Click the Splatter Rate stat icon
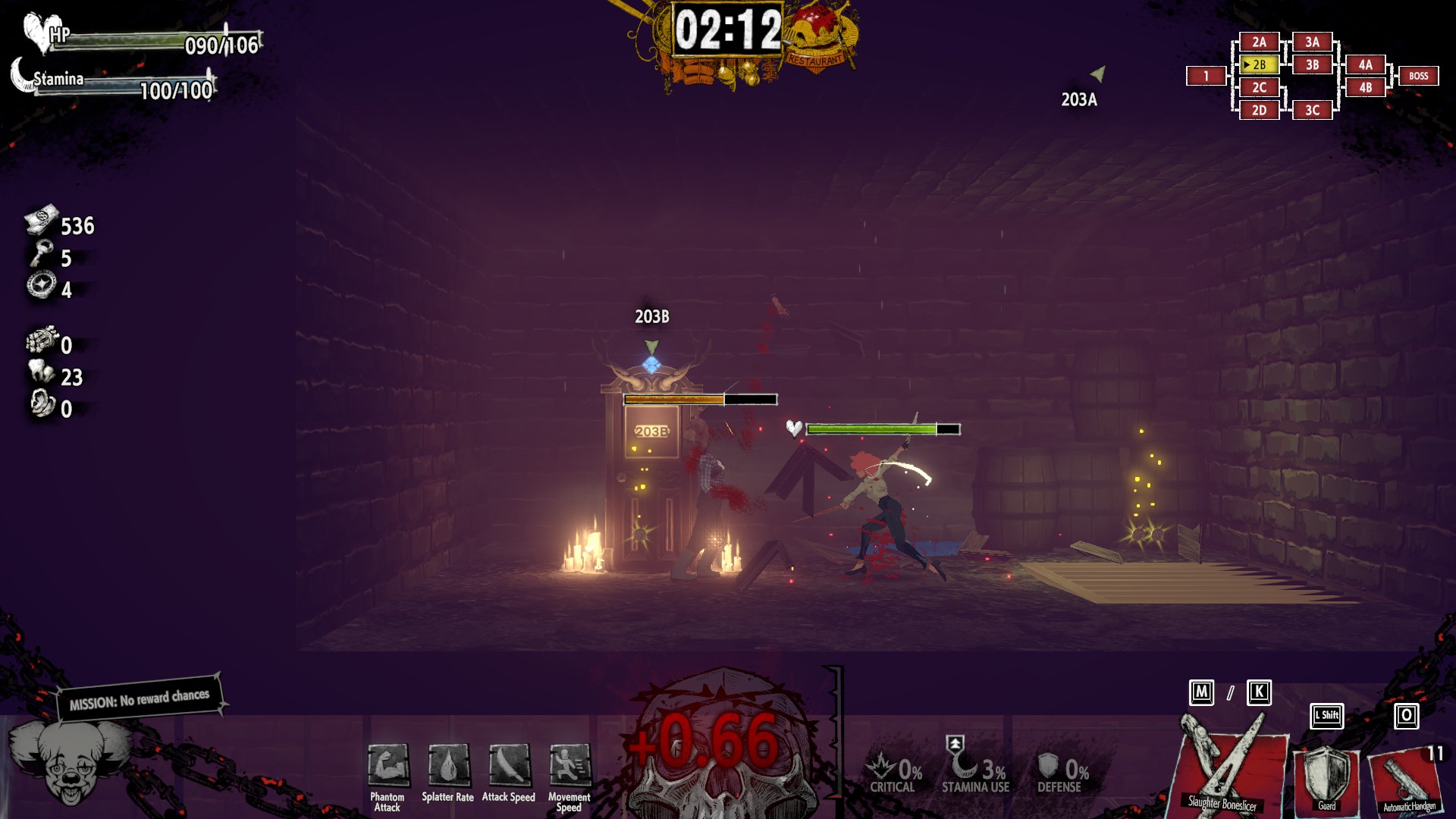The width and height of the screenshot is (1456, 819). tap(448, 765)
